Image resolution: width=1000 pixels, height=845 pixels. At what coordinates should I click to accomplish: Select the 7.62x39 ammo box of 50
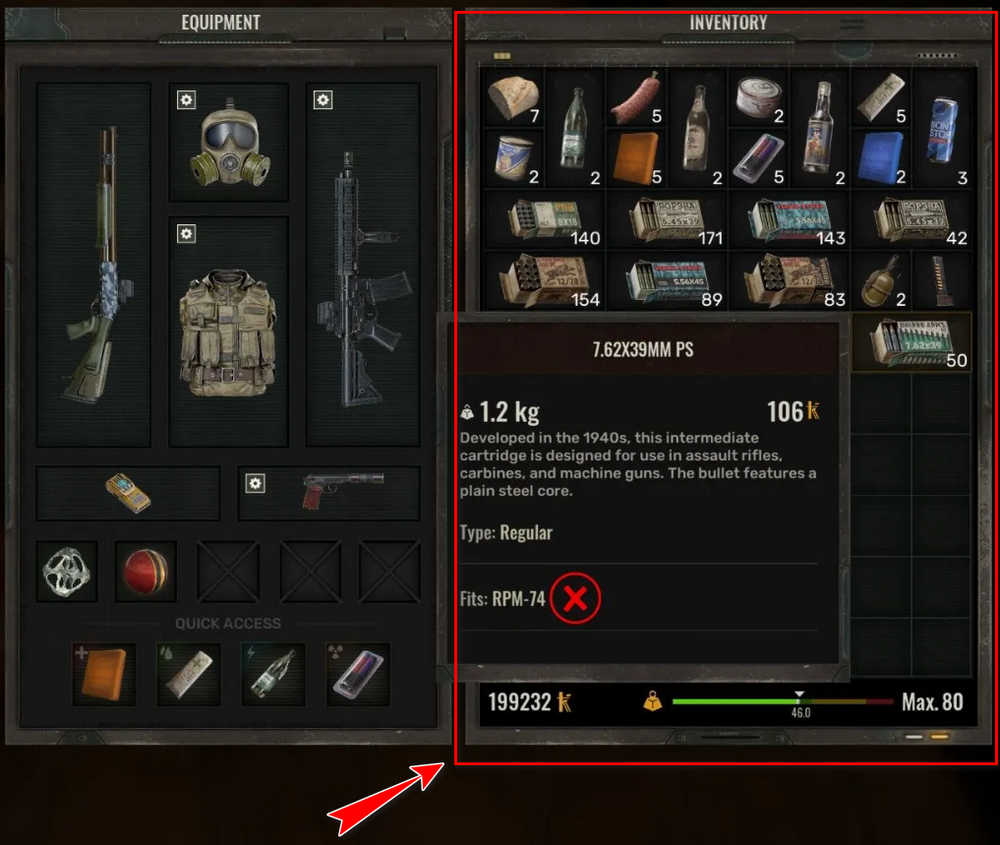911,342
